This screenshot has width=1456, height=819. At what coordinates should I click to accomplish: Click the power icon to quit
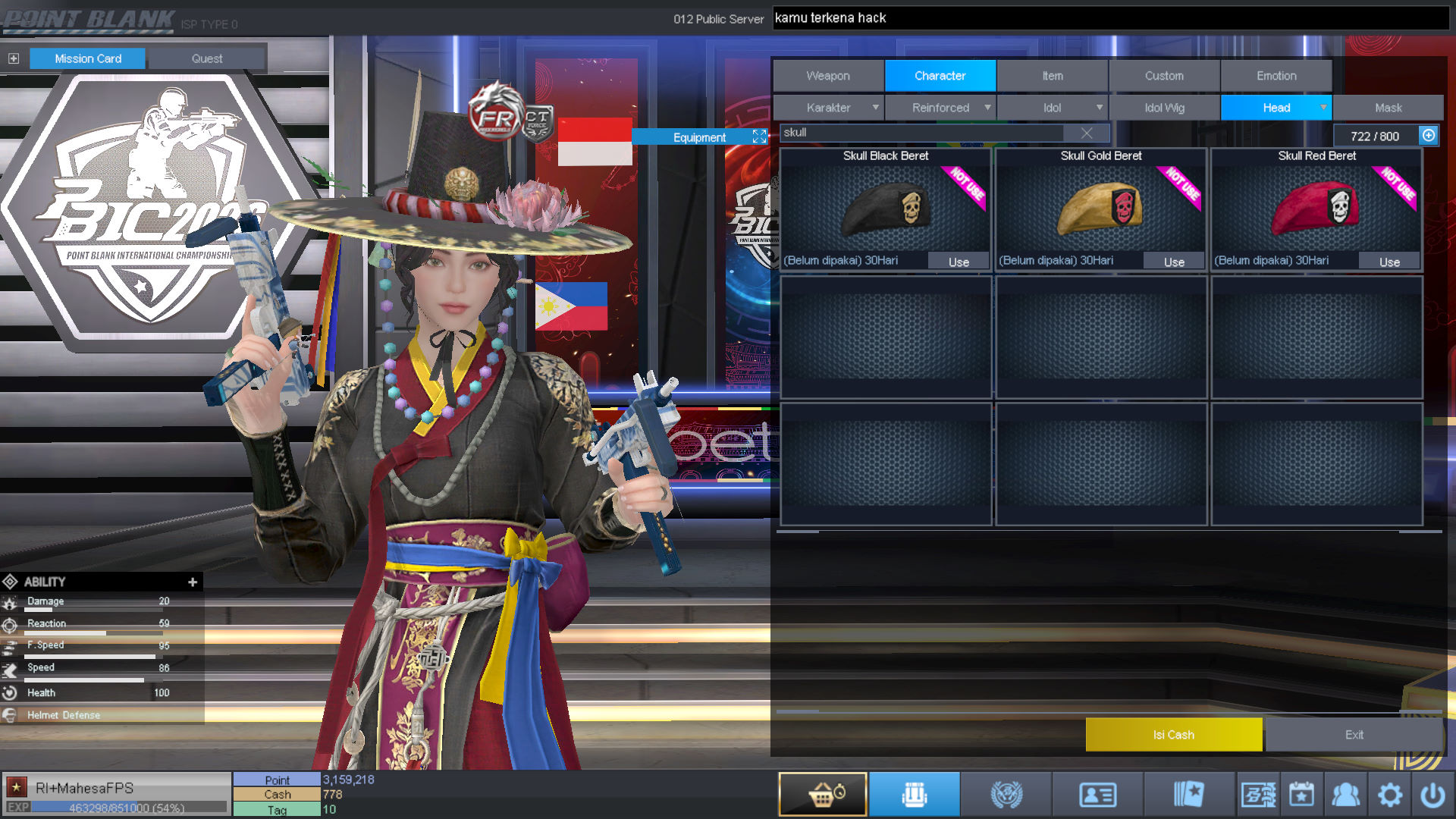click(x=1432, y=795)
